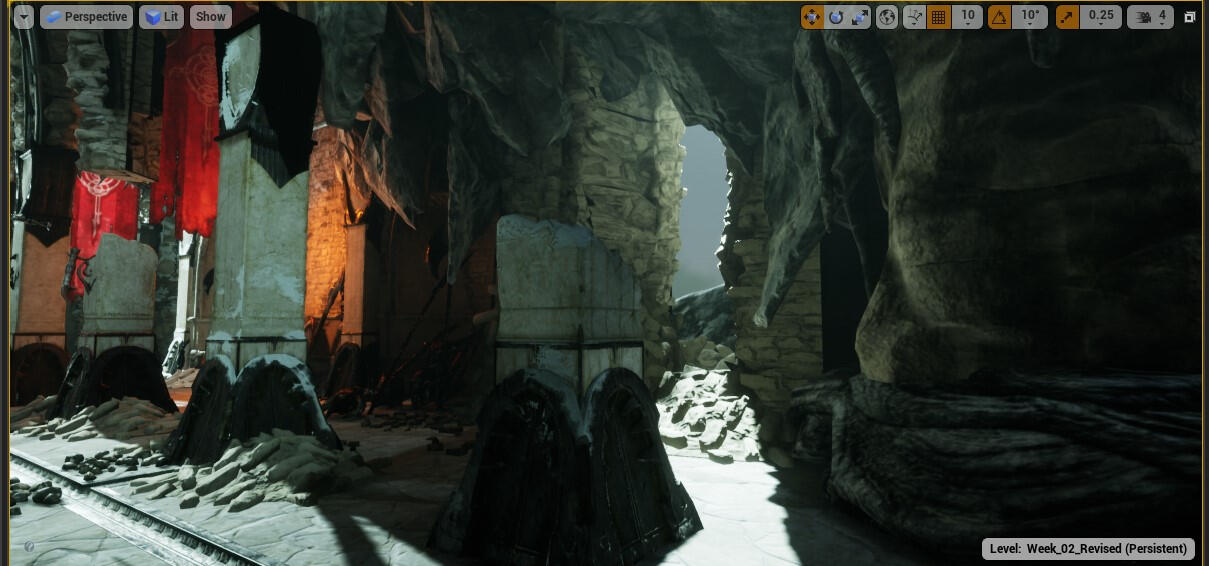Open the Perspective view mode menu
Viewport: 1209px width, 566px height.
tap(86, 17)
